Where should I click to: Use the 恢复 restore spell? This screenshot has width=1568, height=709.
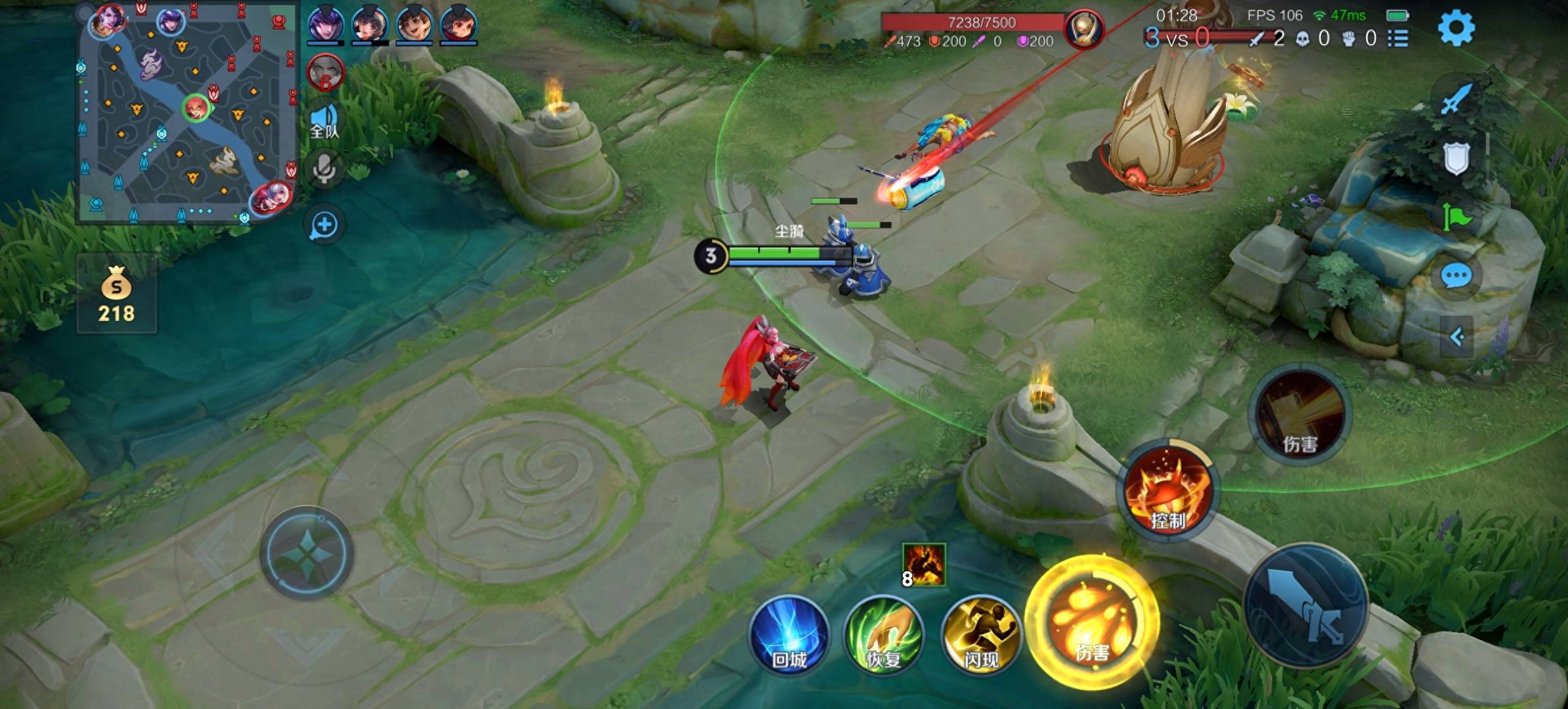pos(884,635)
